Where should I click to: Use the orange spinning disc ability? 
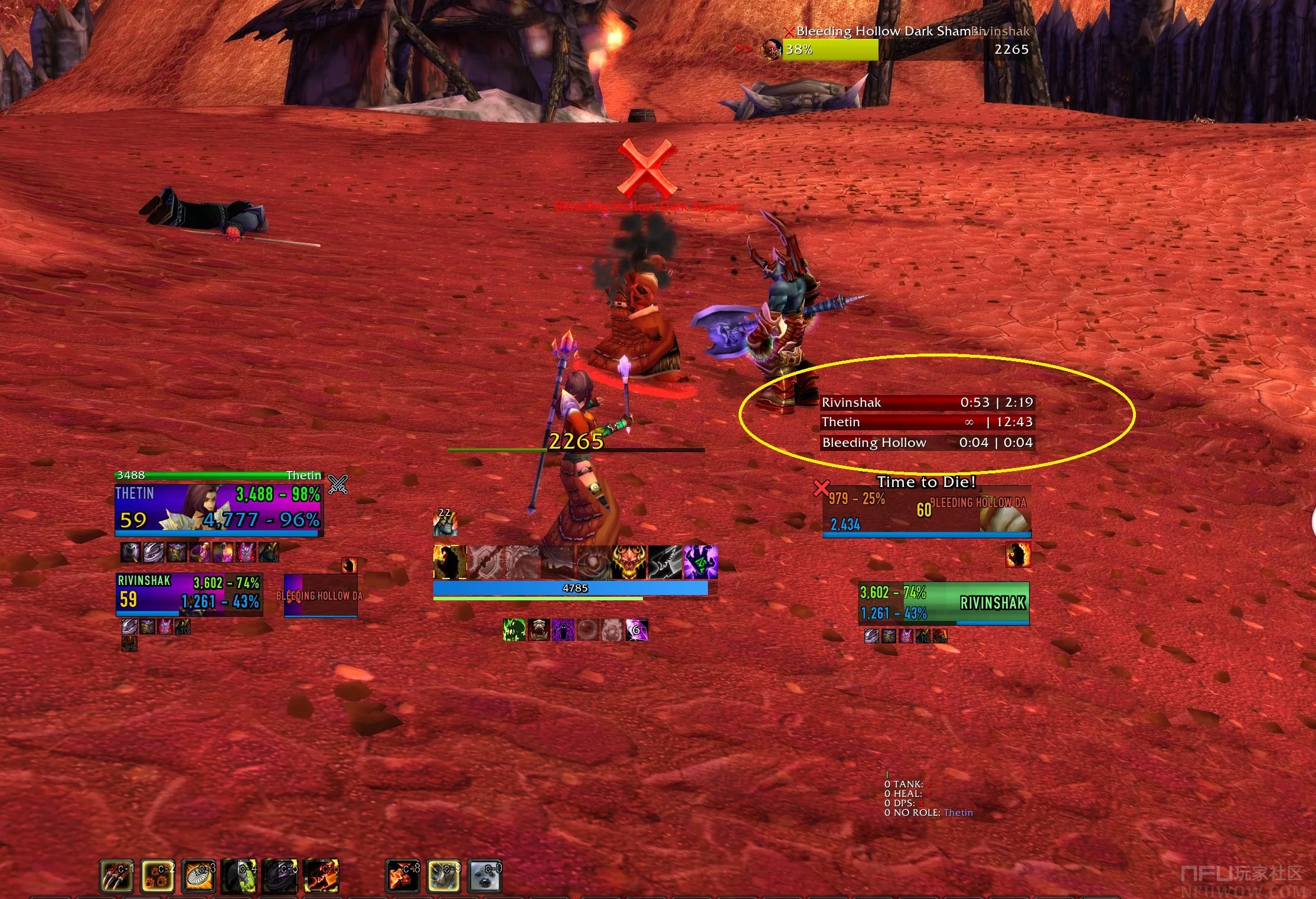[199, 875]
